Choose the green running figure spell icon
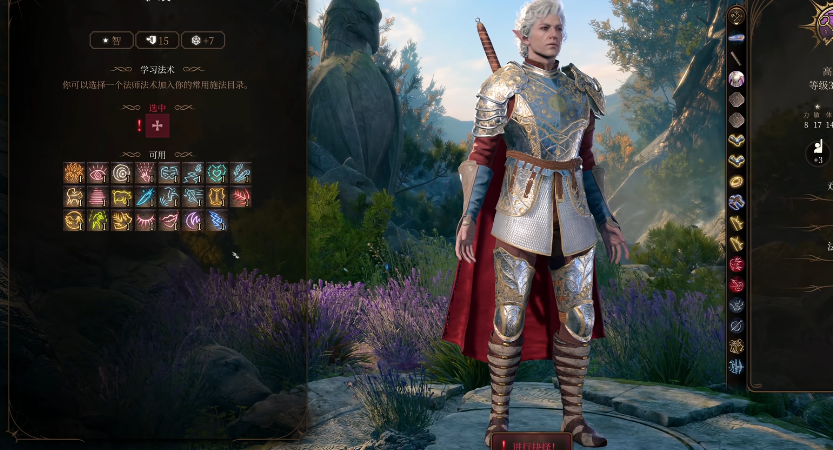 tap(98, 221)
